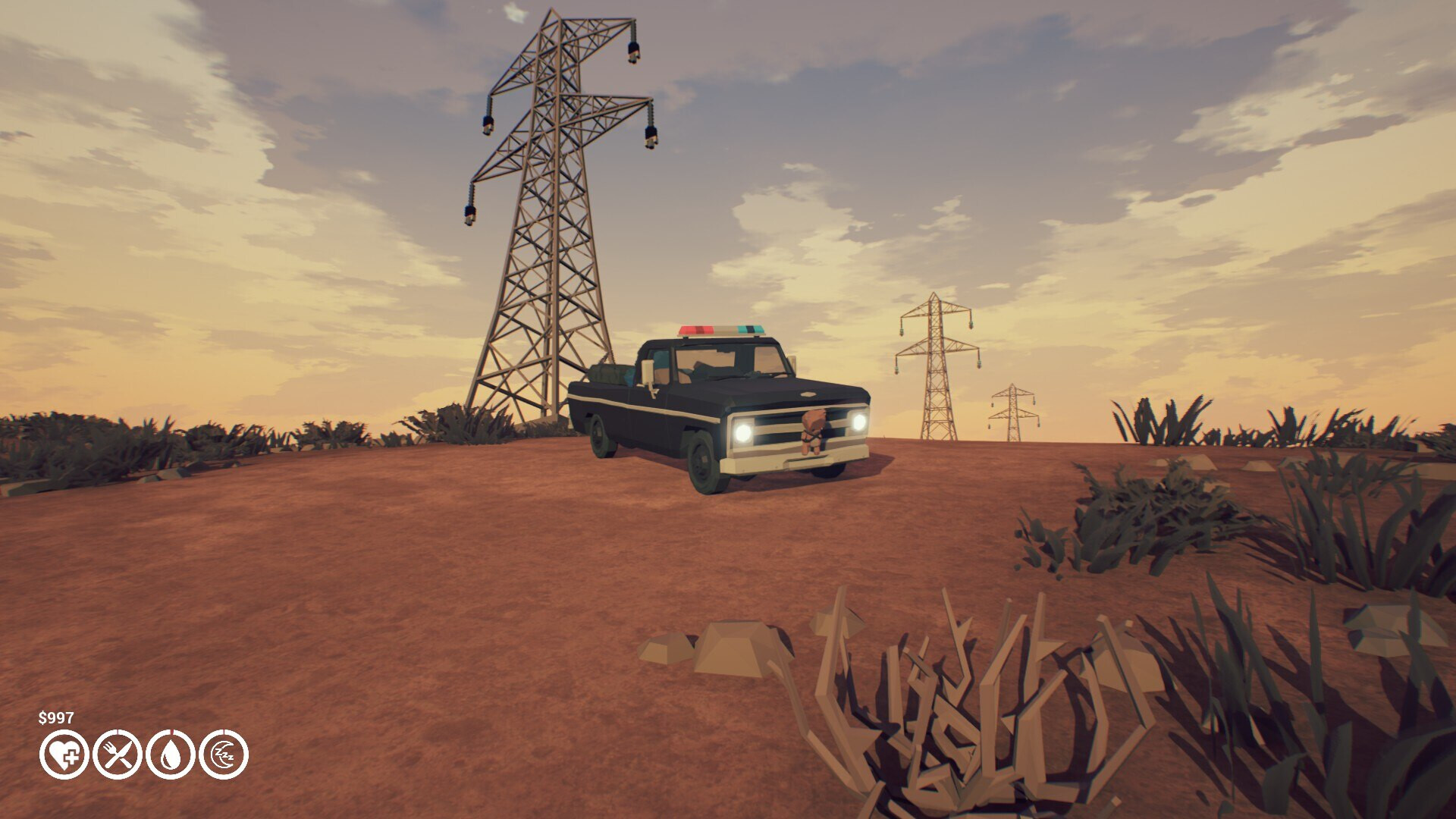
Task: Click the $997 money counter
Action: [x=55, y=716]
